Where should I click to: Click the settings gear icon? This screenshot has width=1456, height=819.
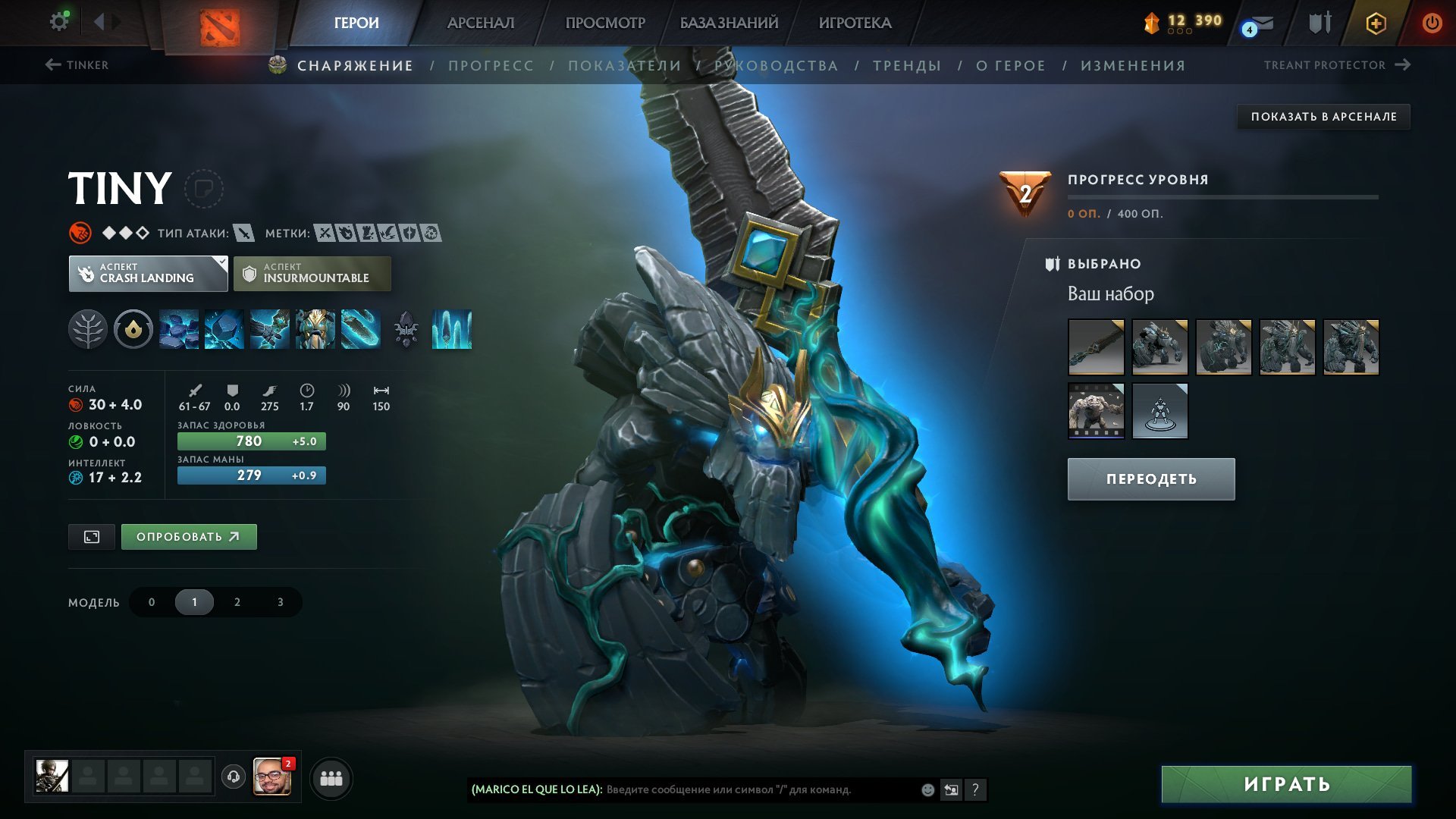tap(58, 20)
